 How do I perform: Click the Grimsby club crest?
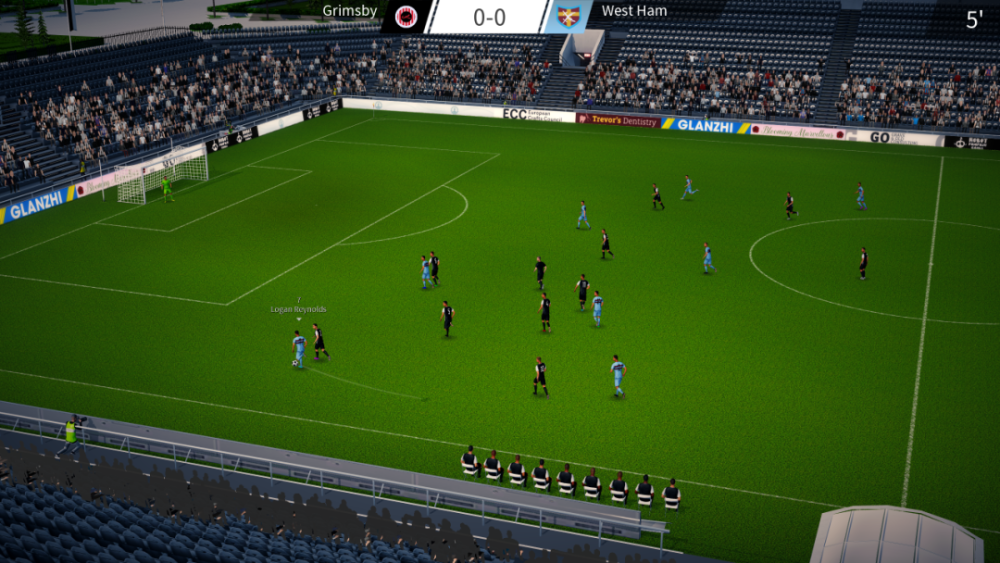[x=406, y=16]
